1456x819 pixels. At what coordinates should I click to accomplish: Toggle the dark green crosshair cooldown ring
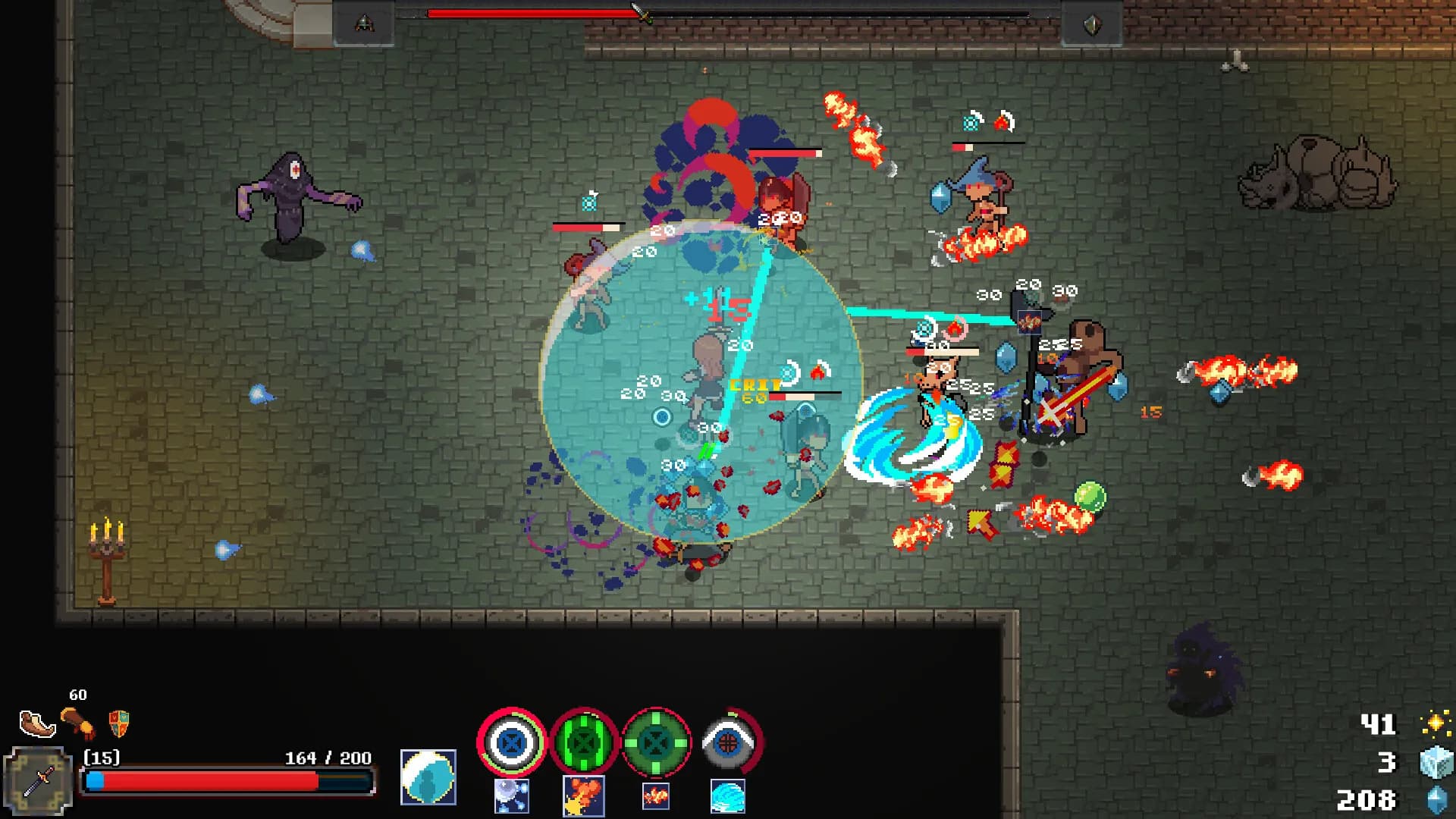(x=656, y=743)
